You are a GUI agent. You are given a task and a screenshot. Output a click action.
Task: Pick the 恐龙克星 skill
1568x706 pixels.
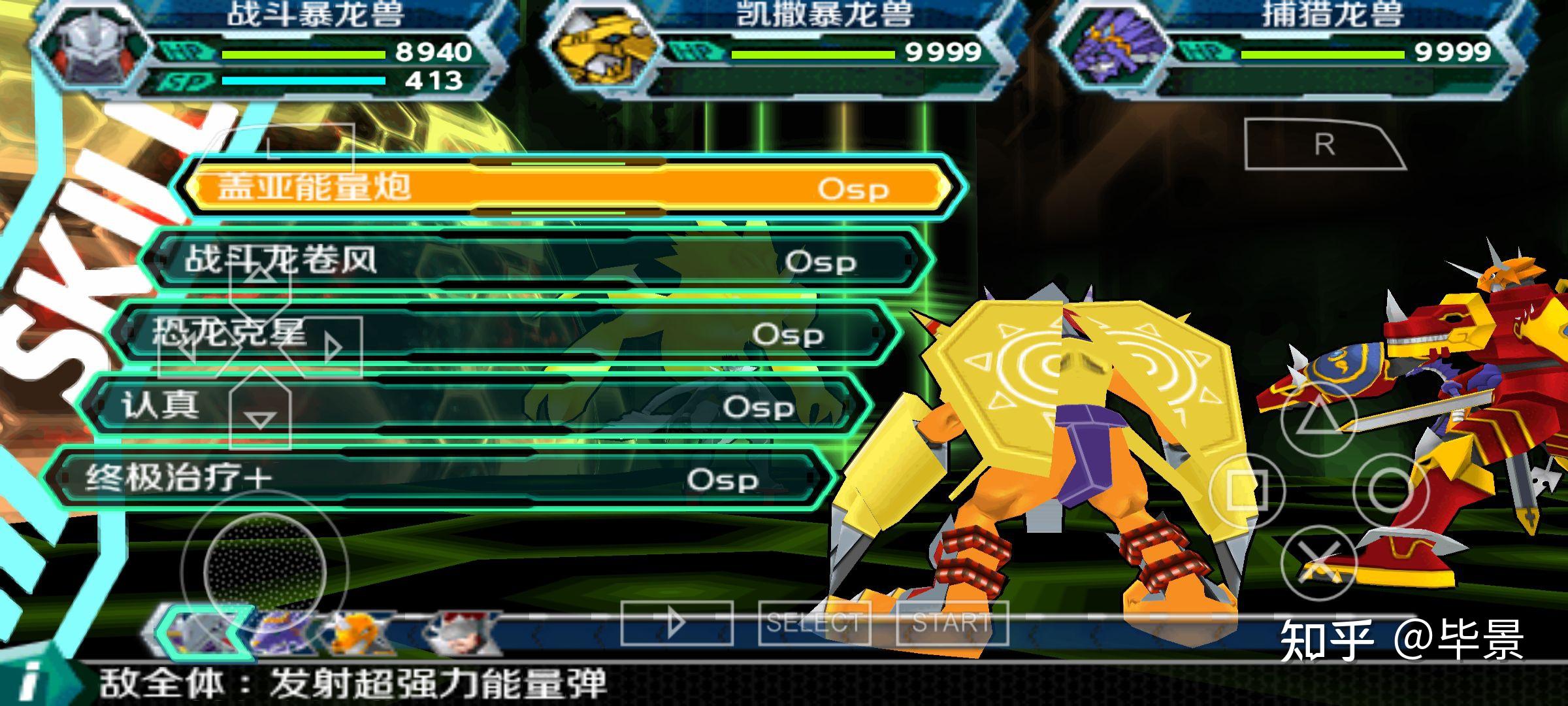pyautogui.click(x=503, y=333)
